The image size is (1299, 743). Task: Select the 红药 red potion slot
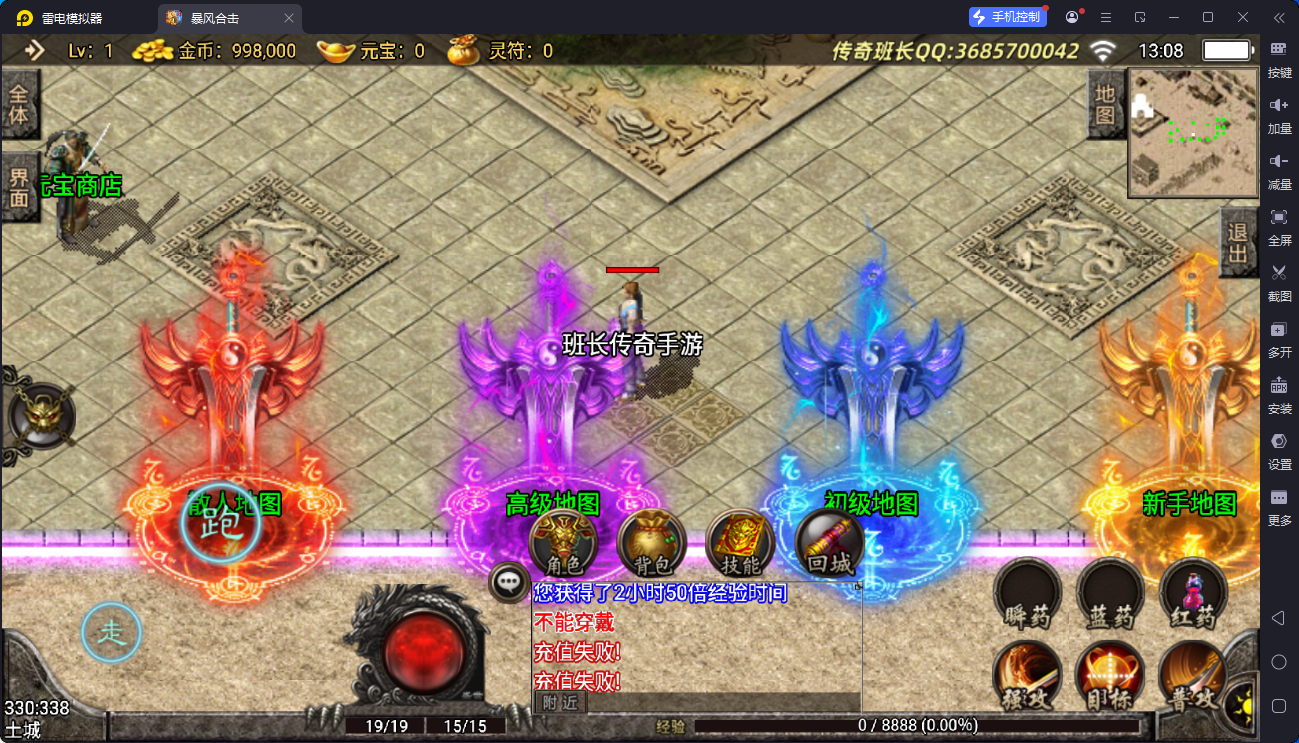(1194, 594)
